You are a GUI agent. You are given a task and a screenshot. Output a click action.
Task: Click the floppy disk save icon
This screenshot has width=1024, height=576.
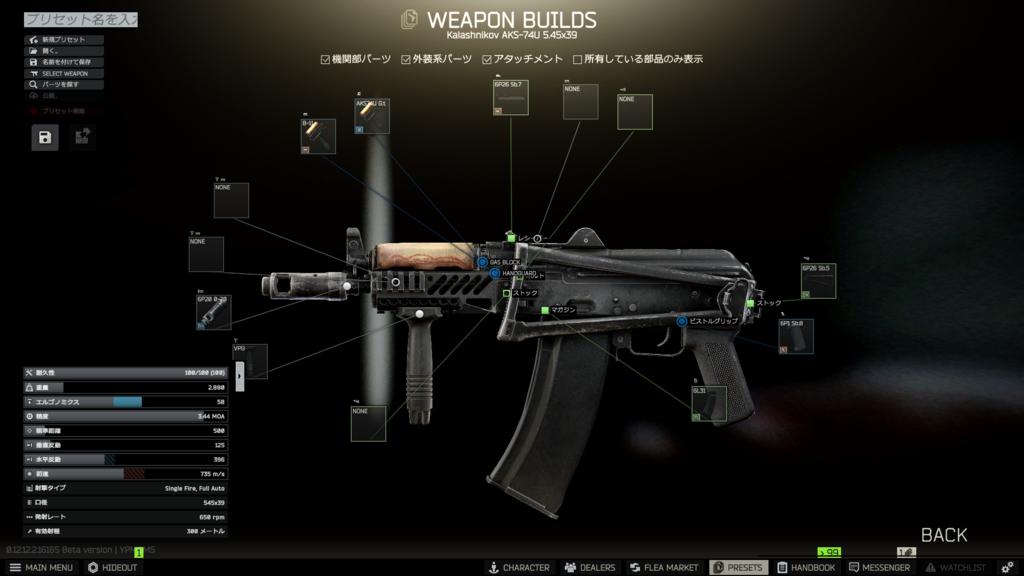click(x=45, y=137)
